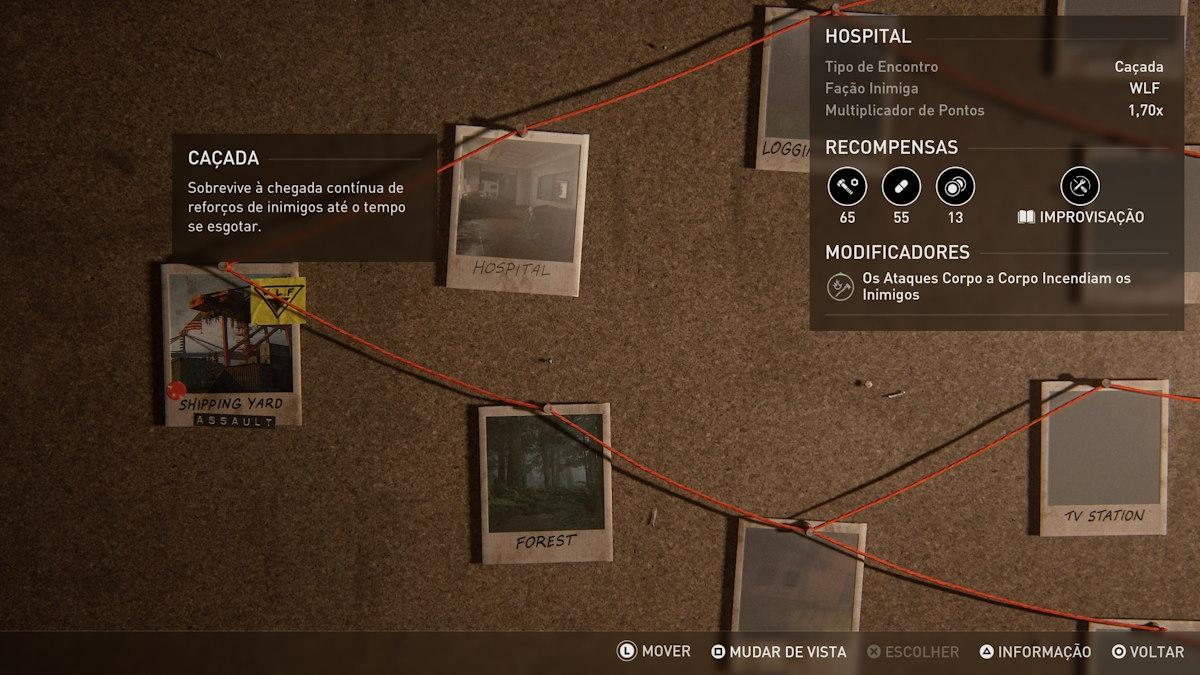
Task: Pick the Forest encounter polaroid
Action: click(545, 483)
